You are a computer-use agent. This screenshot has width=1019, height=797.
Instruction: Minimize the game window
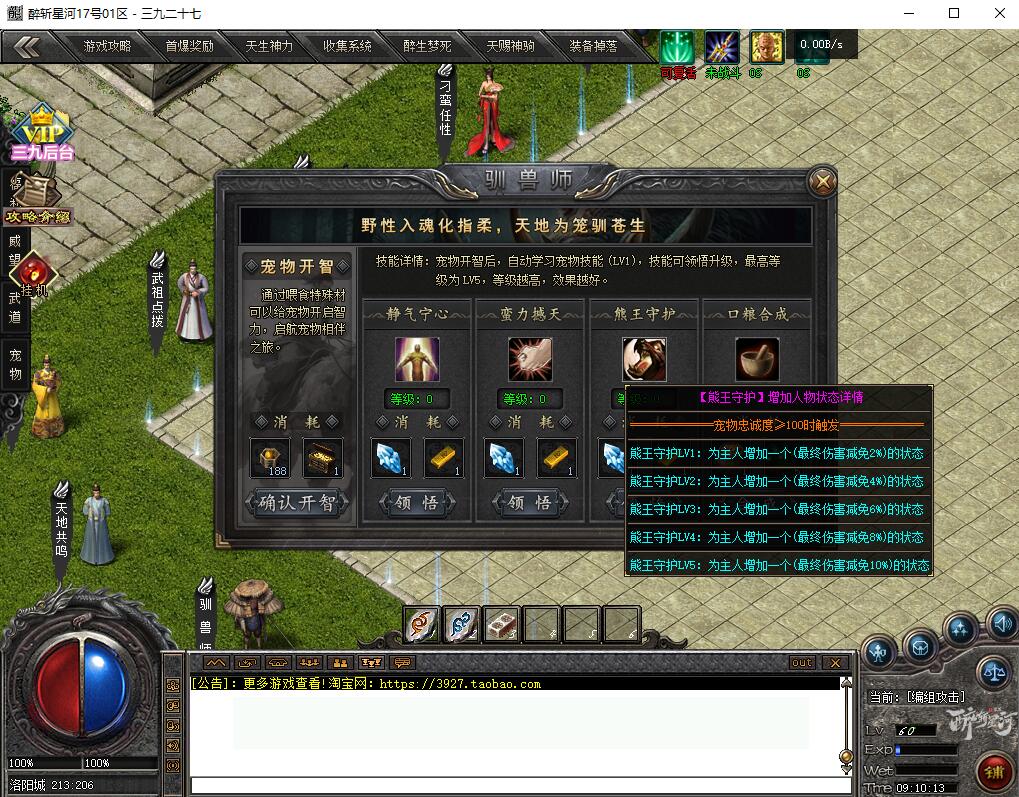pyautogui.click(x=908, y=13)
